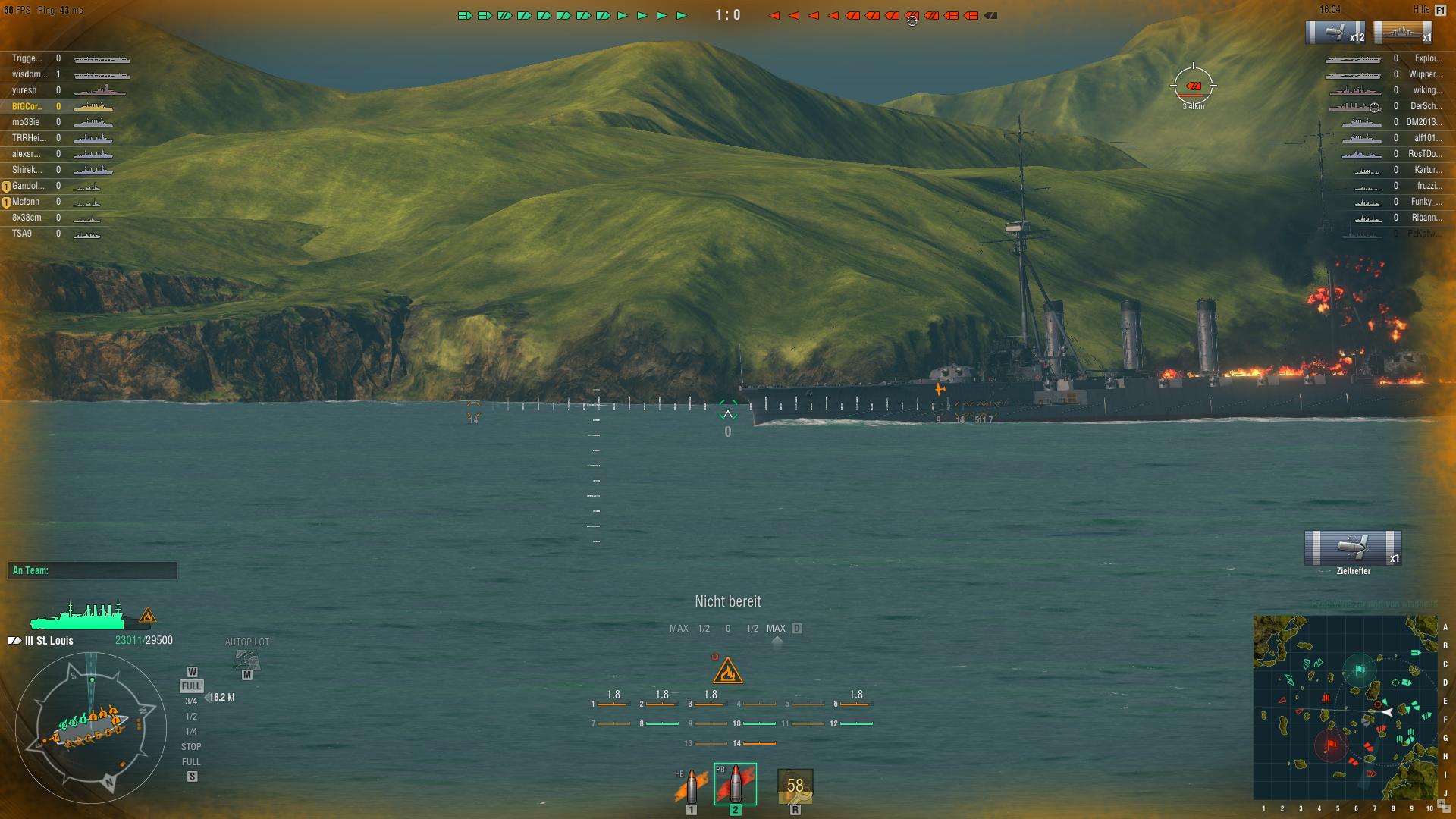This screenshot has width=1456, height=819.
Task: Click the STOP throttle label
Action: point(192,746)
